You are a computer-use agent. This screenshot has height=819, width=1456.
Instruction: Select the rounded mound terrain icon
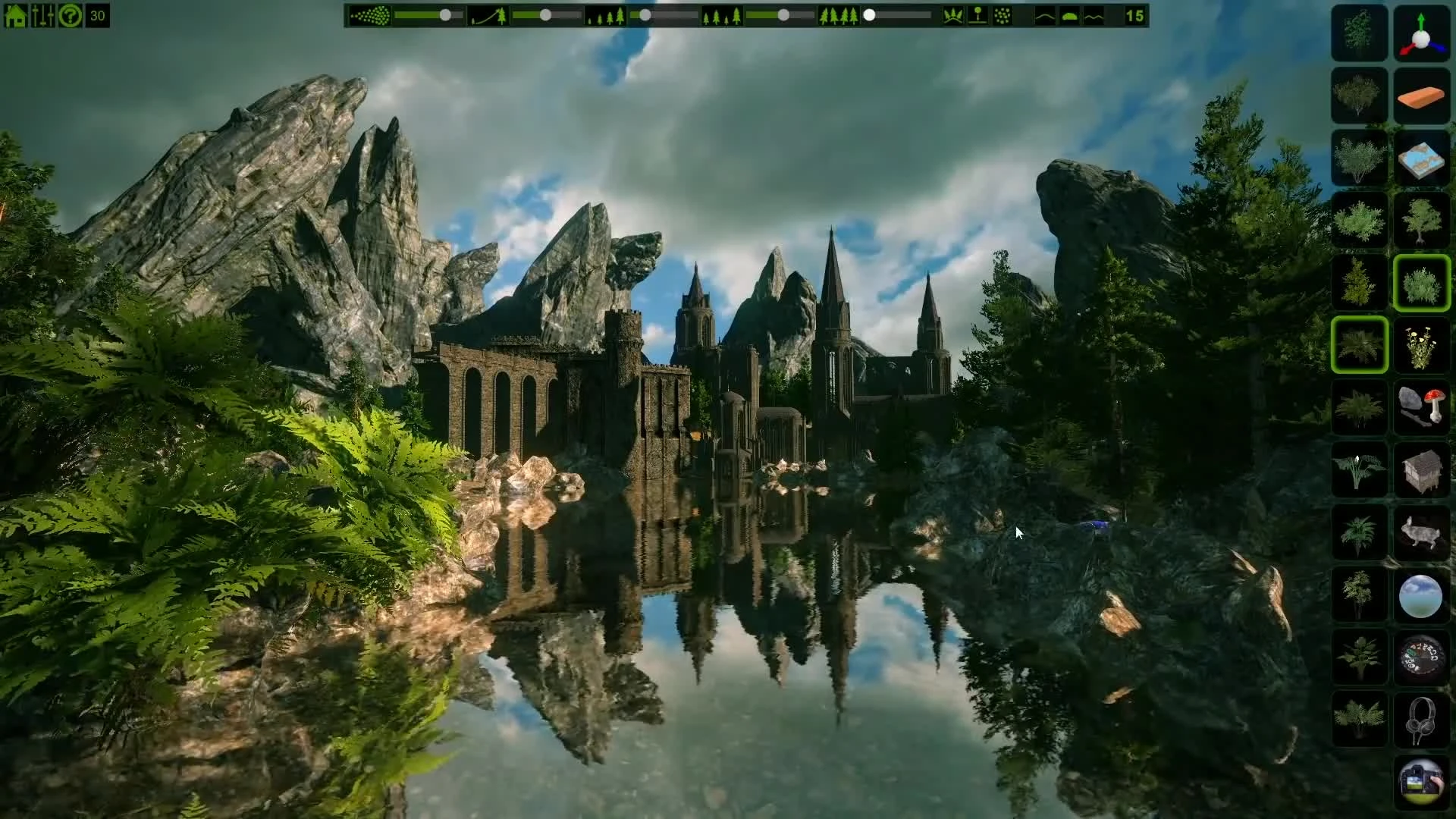click(1069, 14)
